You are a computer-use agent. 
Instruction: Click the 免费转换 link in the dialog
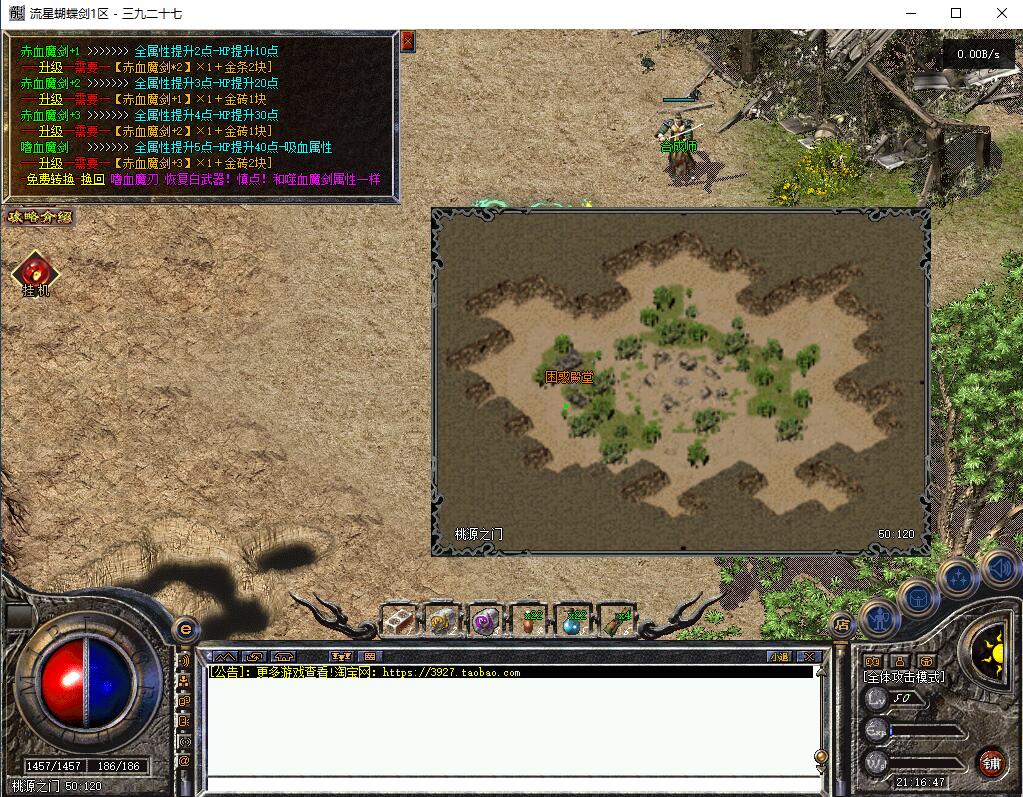click(50, 179)
